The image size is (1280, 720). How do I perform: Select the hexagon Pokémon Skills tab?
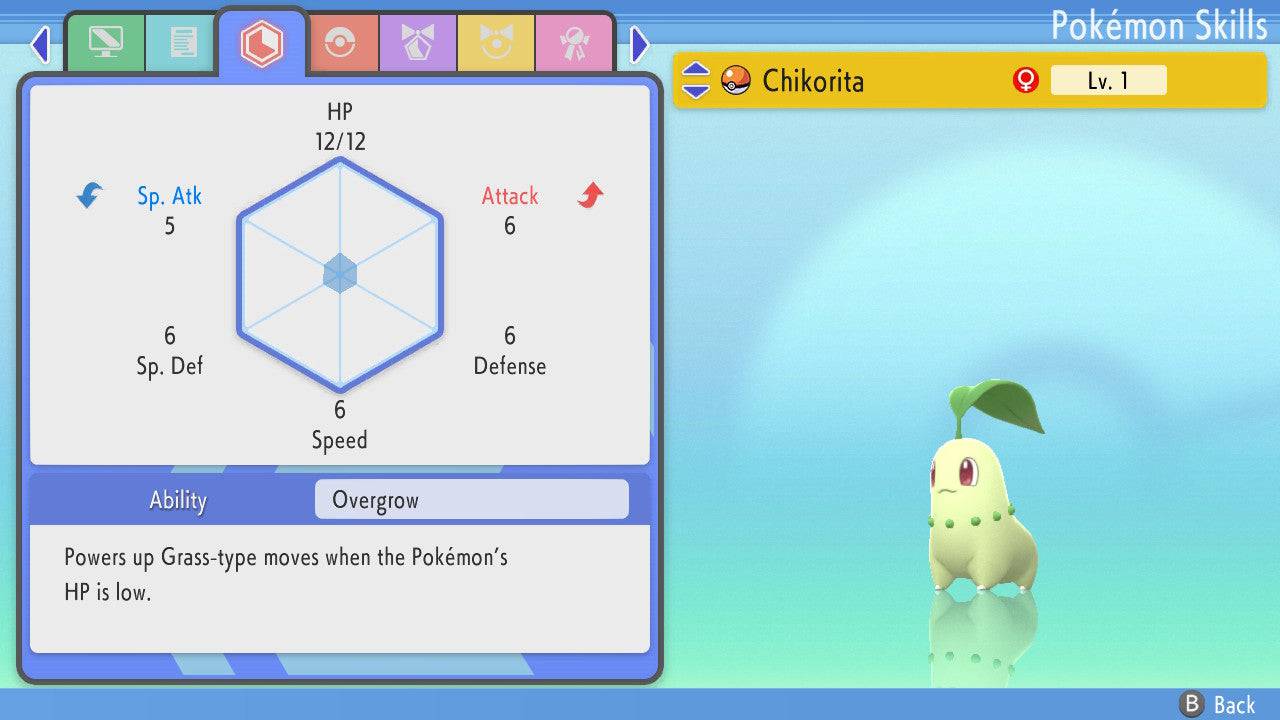pos(261,43)
